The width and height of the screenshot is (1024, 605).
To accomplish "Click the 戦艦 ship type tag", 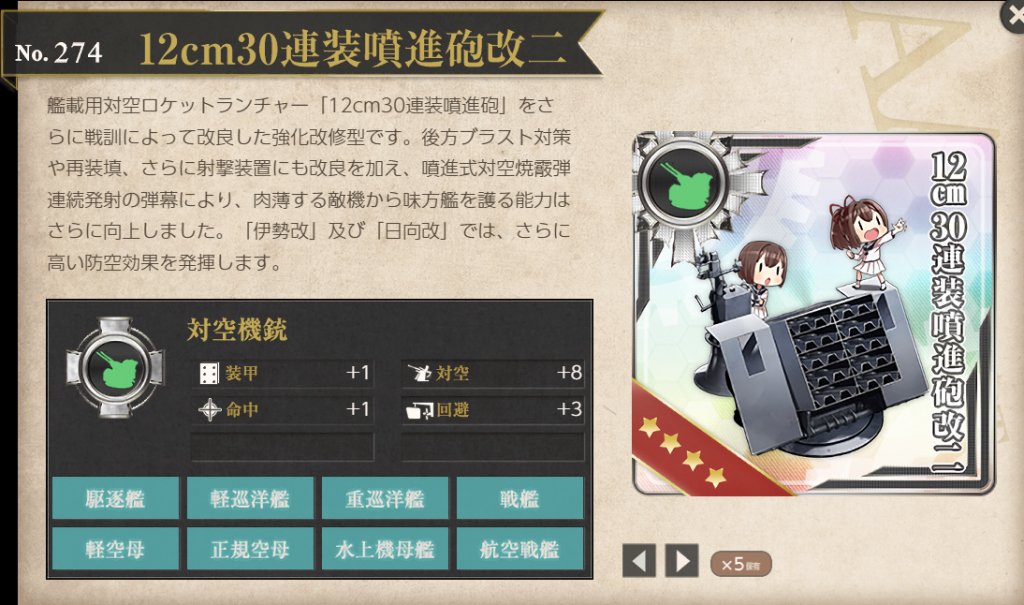I will [x=520, y=498].
